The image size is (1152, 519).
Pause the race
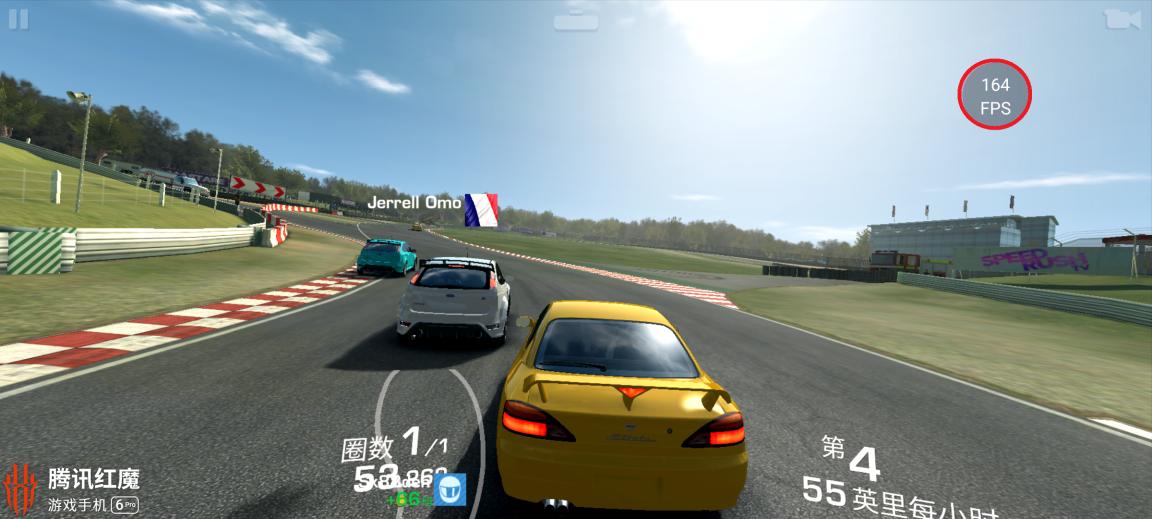point(18,19)
